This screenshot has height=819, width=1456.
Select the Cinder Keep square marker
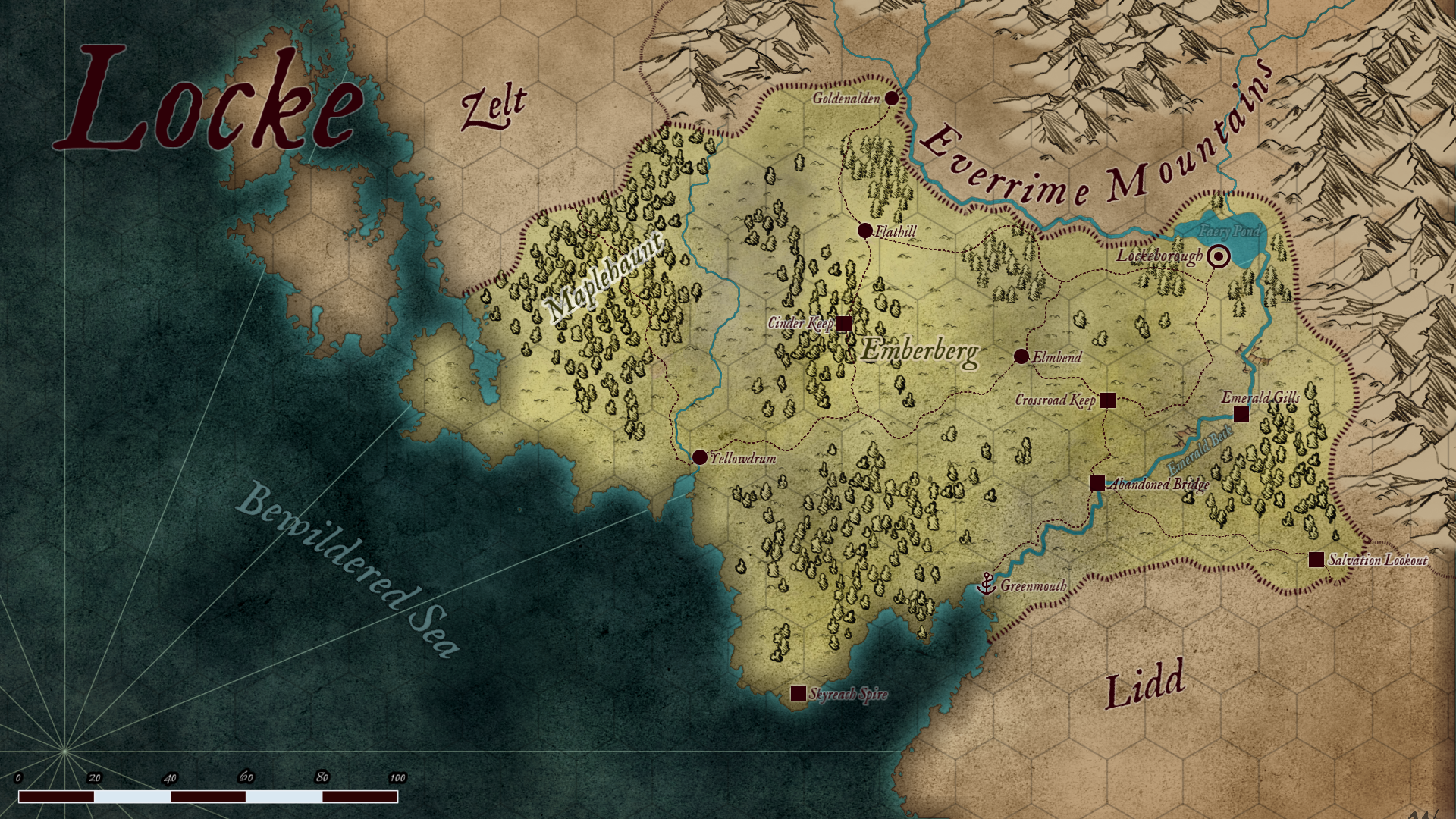[843, 324]
